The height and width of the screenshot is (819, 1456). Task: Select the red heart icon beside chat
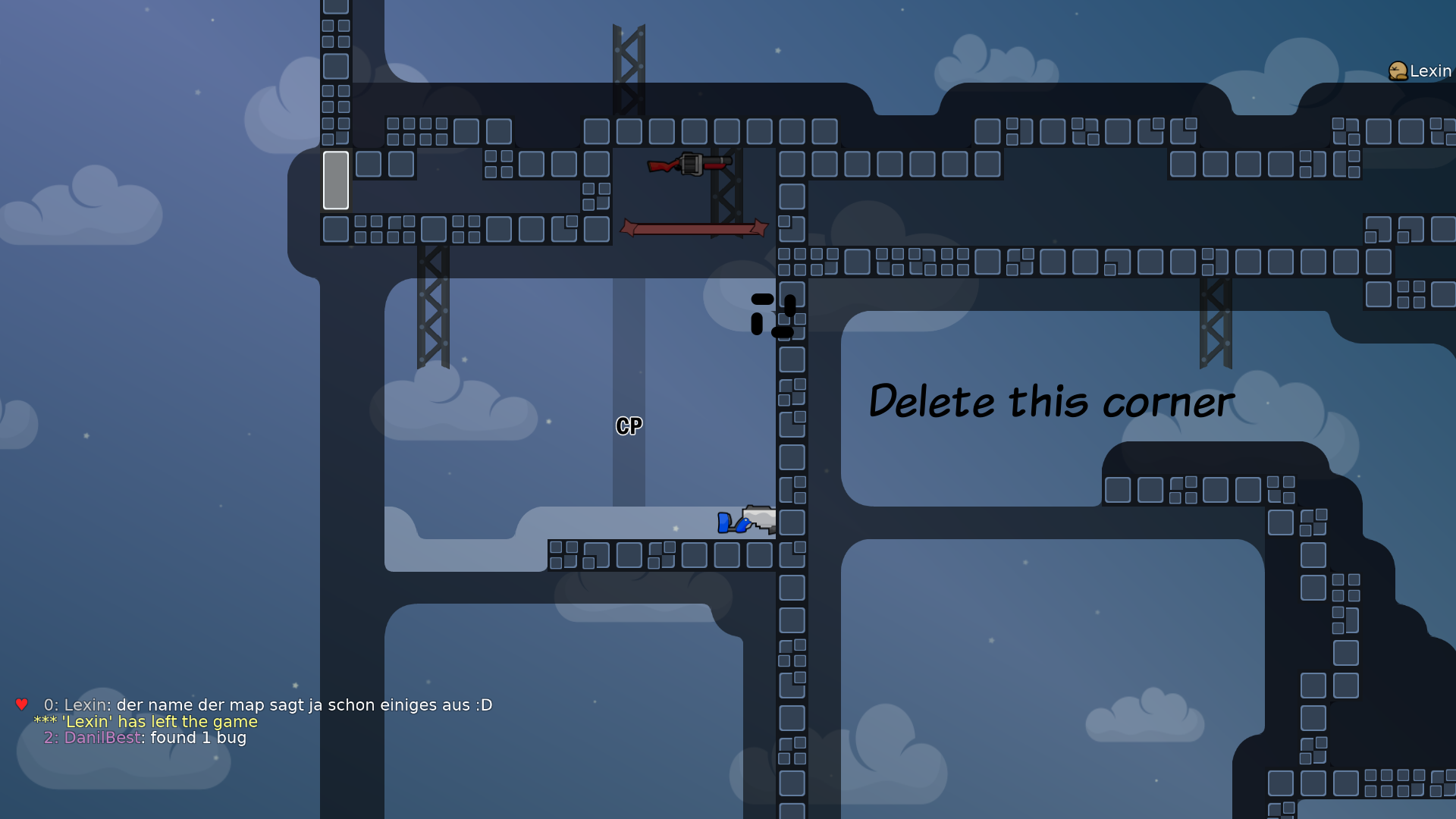[20, 704]
